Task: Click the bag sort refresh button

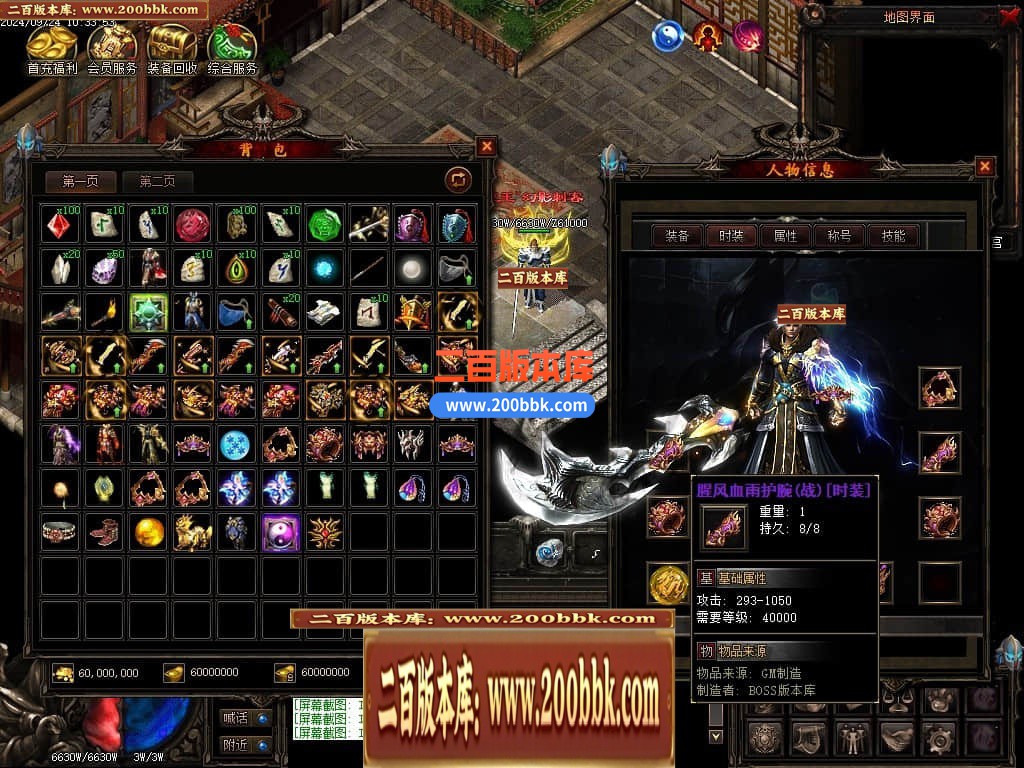Action: coord(458,179)
